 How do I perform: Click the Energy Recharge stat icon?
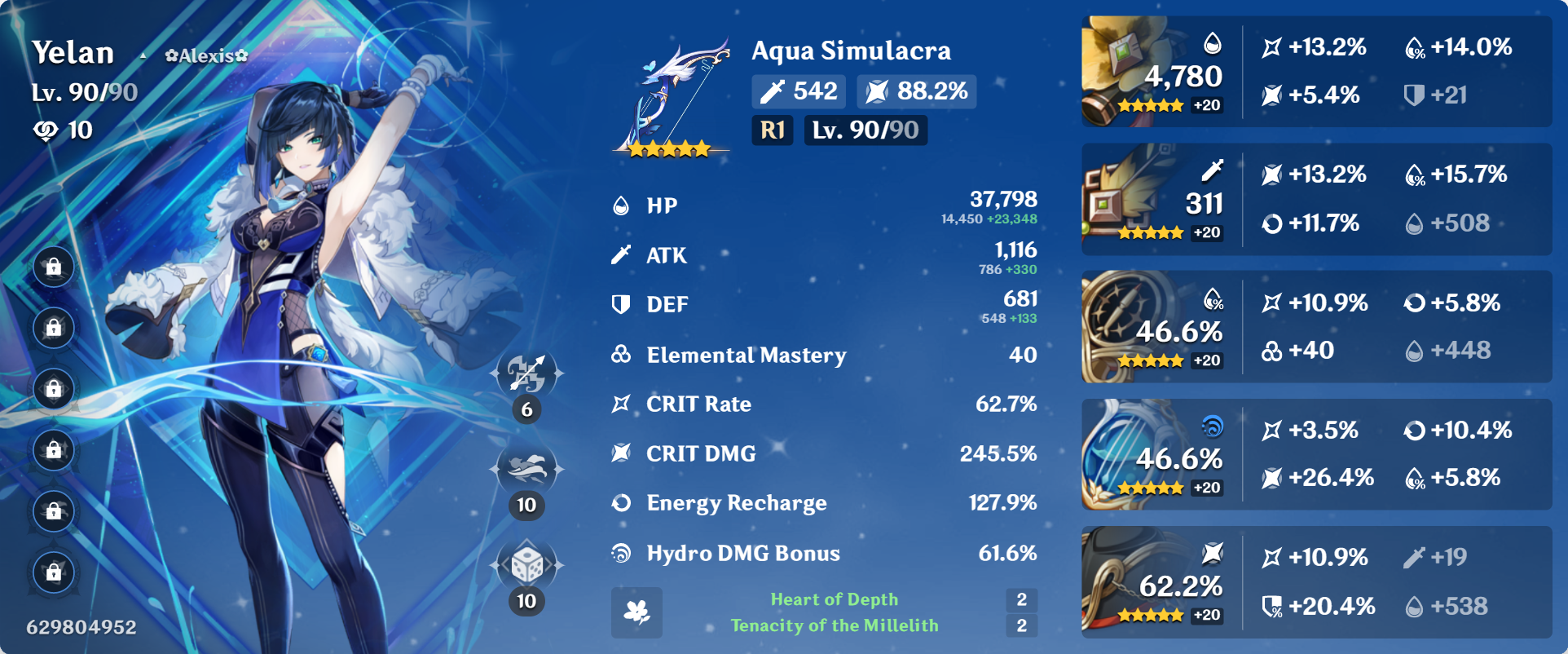pyautogui.click(x=622, y=503)
